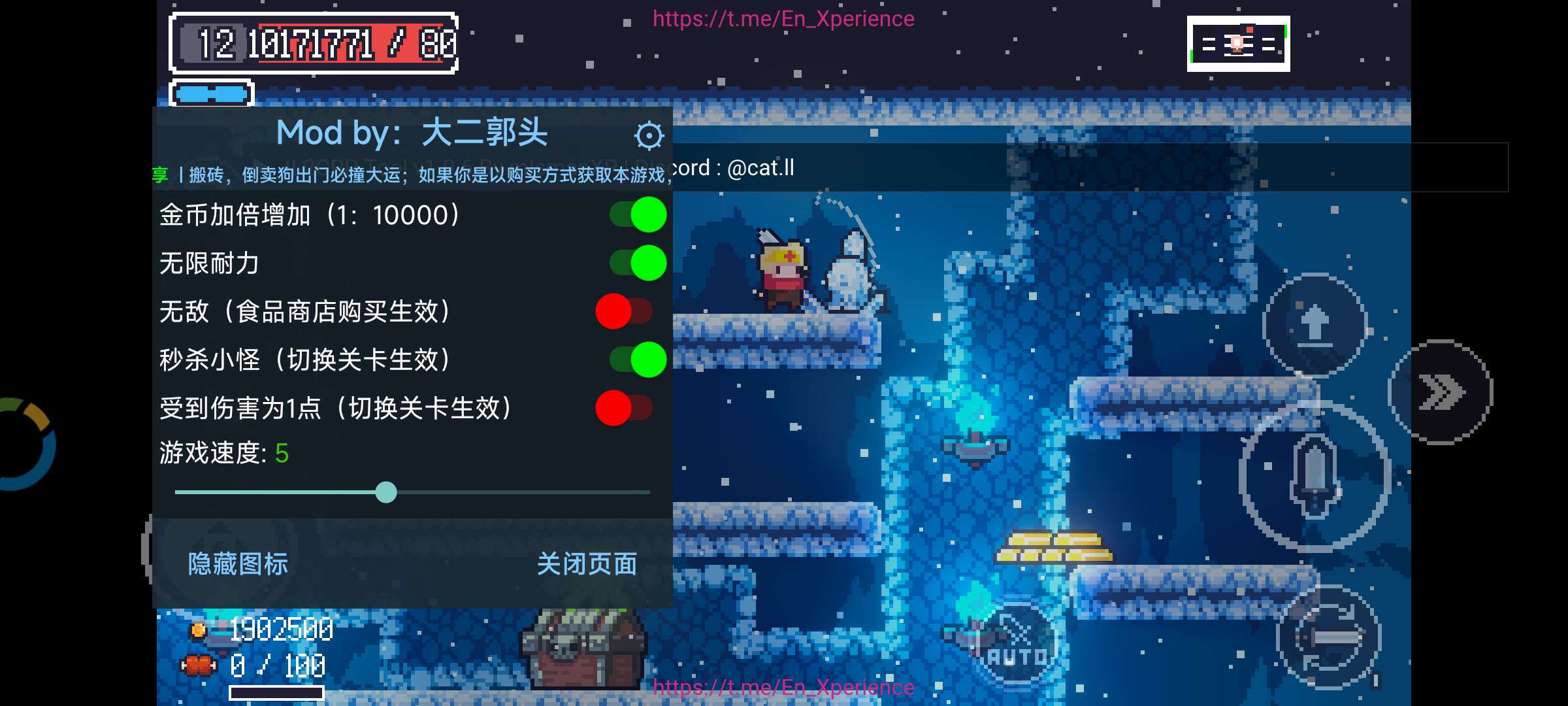This screenshot has width=1568, height=706.
Task: Open the minimap in top right corner
Action: pos(1239,44)
